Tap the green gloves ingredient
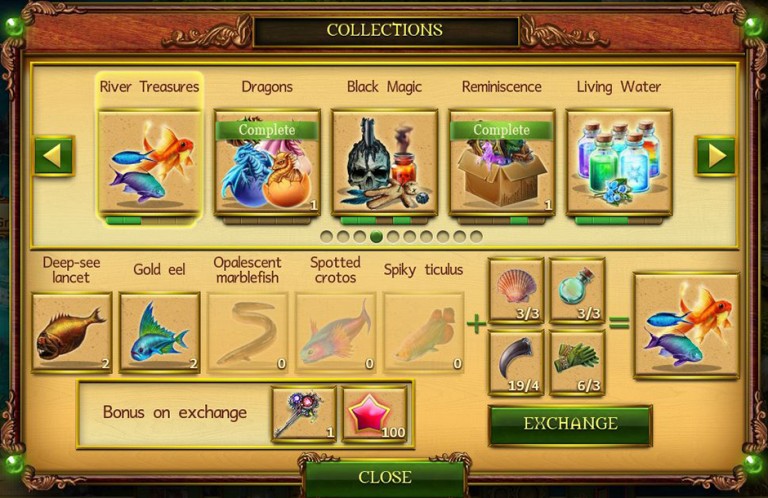 577,362
